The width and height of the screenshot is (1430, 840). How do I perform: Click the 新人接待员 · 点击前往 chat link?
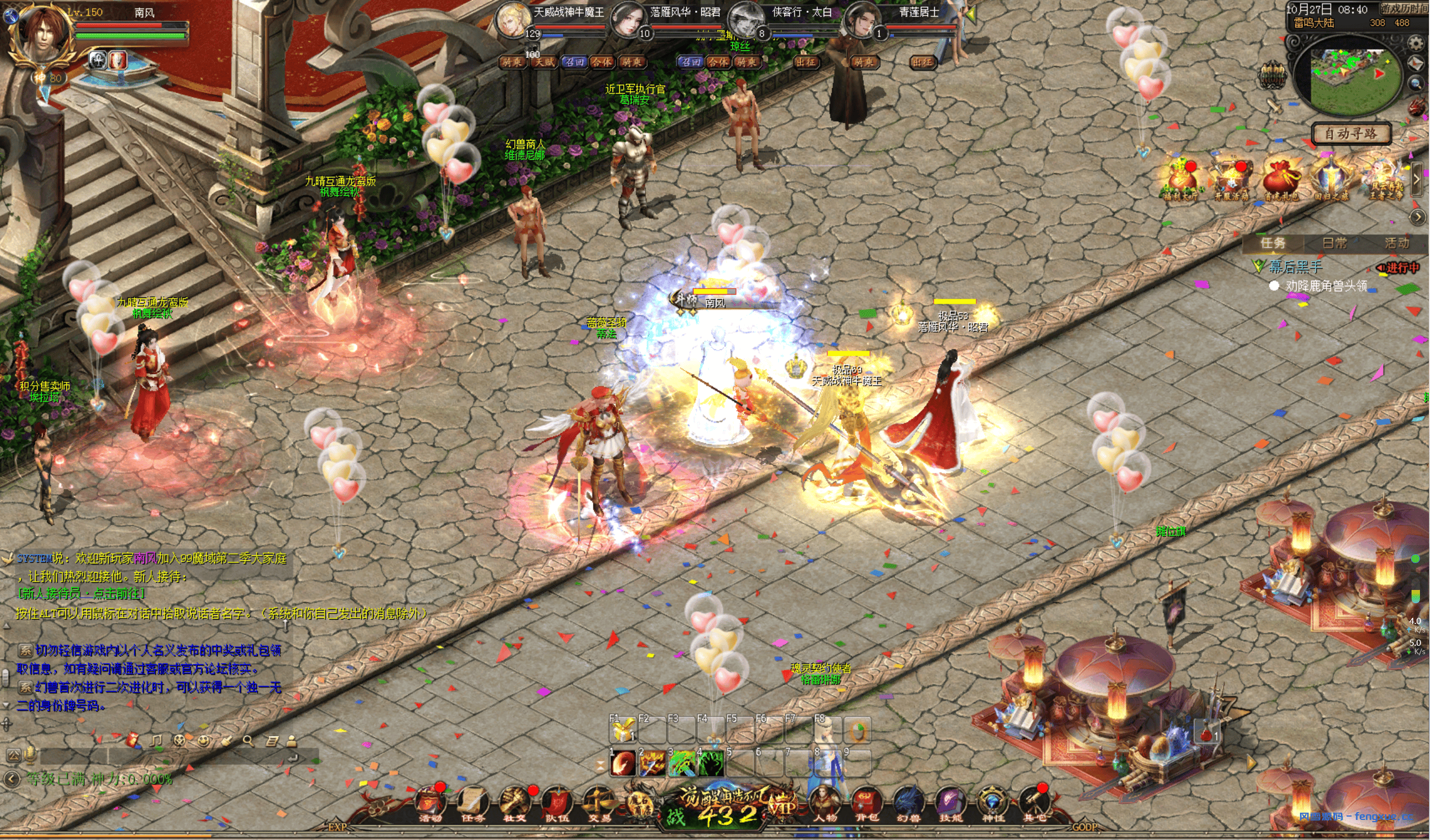[x=82, y=593]
